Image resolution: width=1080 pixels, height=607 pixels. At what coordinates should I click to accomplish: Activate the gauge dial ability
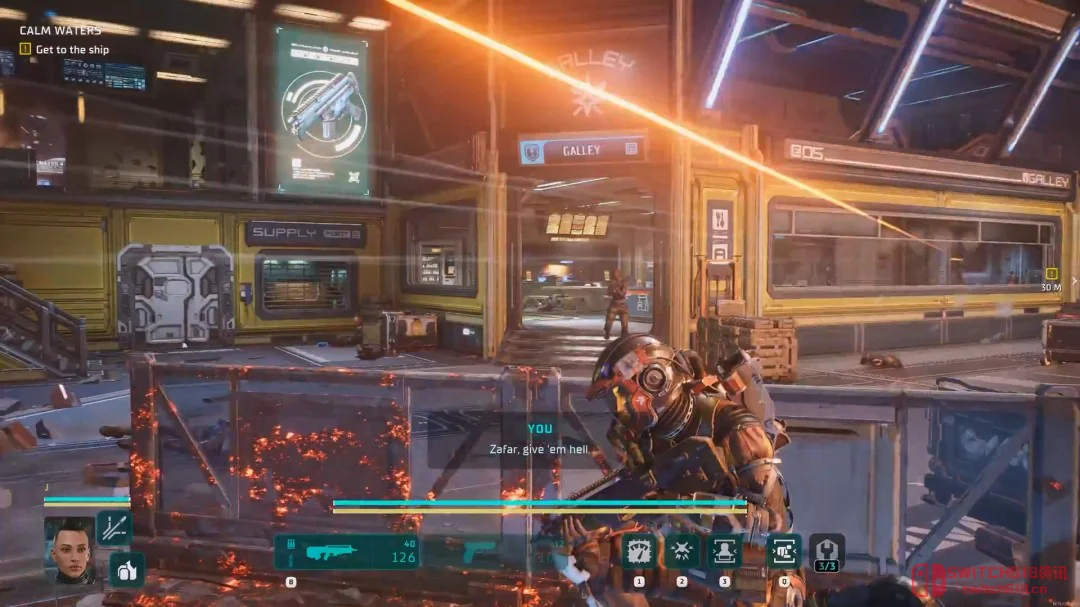tap(639, 552)
